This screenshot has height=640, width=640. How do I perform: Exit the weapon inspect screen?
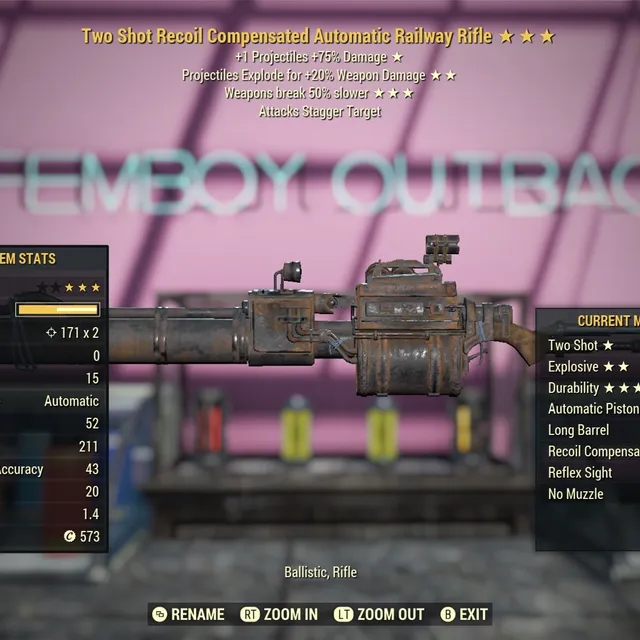point(464,614)
